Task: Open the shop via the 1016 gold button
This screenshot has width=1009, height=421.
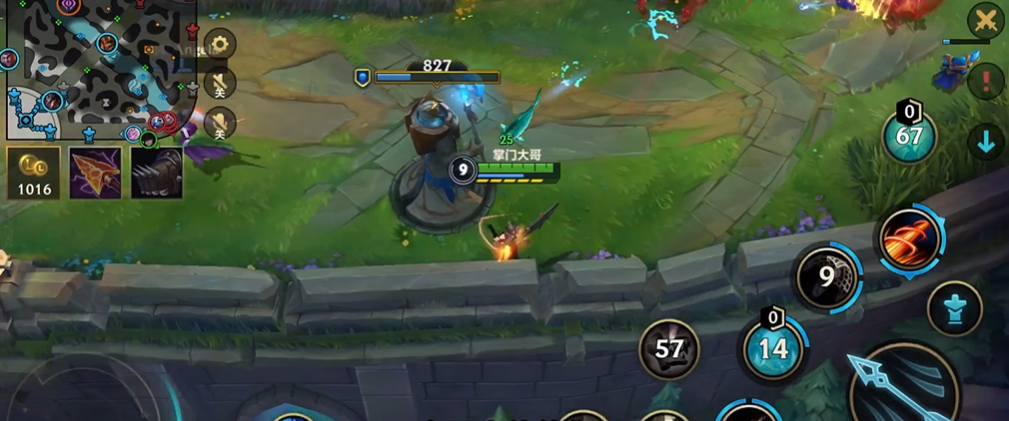Action: click(x=34, y=172)
